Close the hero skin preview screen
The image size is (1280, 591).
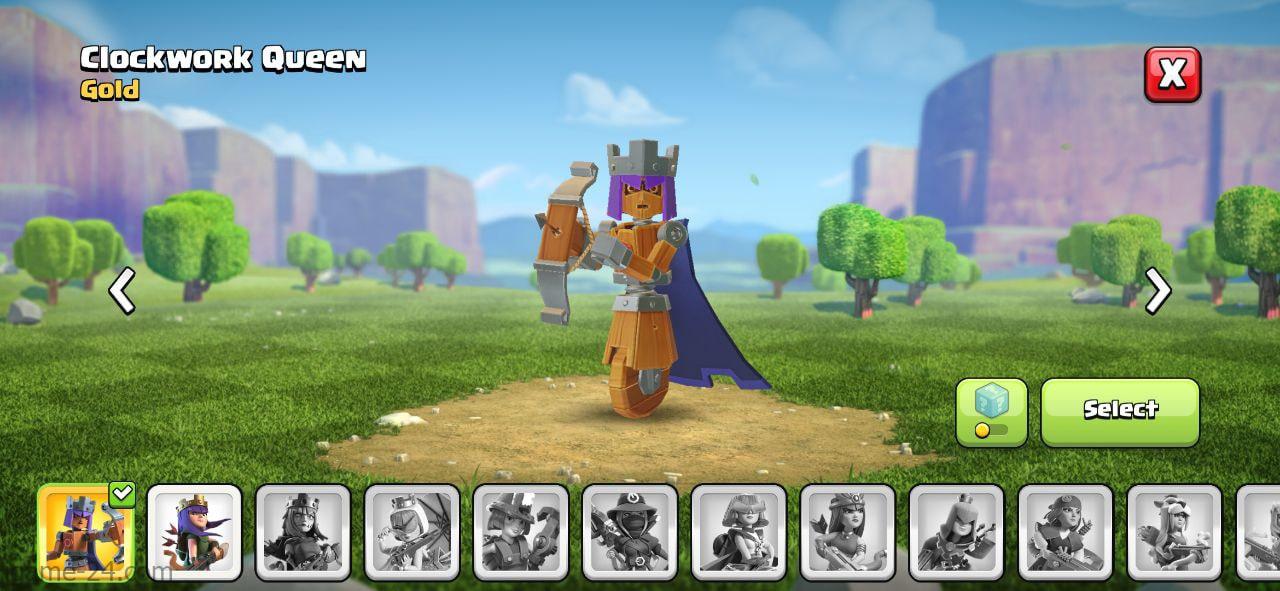(x=1172, y=74)
